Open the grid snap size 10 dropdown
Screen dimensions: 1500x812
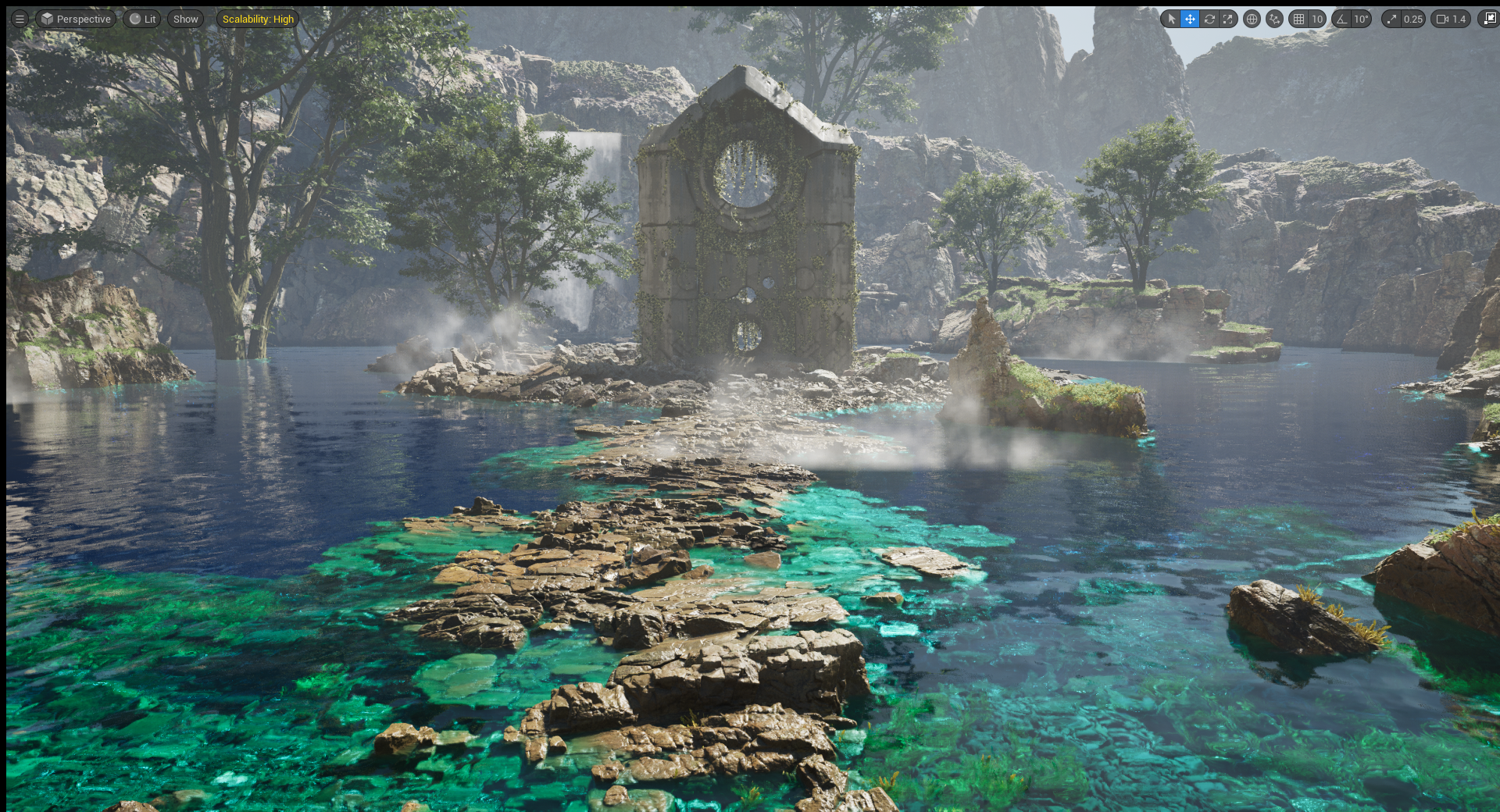coord(1317,19)
